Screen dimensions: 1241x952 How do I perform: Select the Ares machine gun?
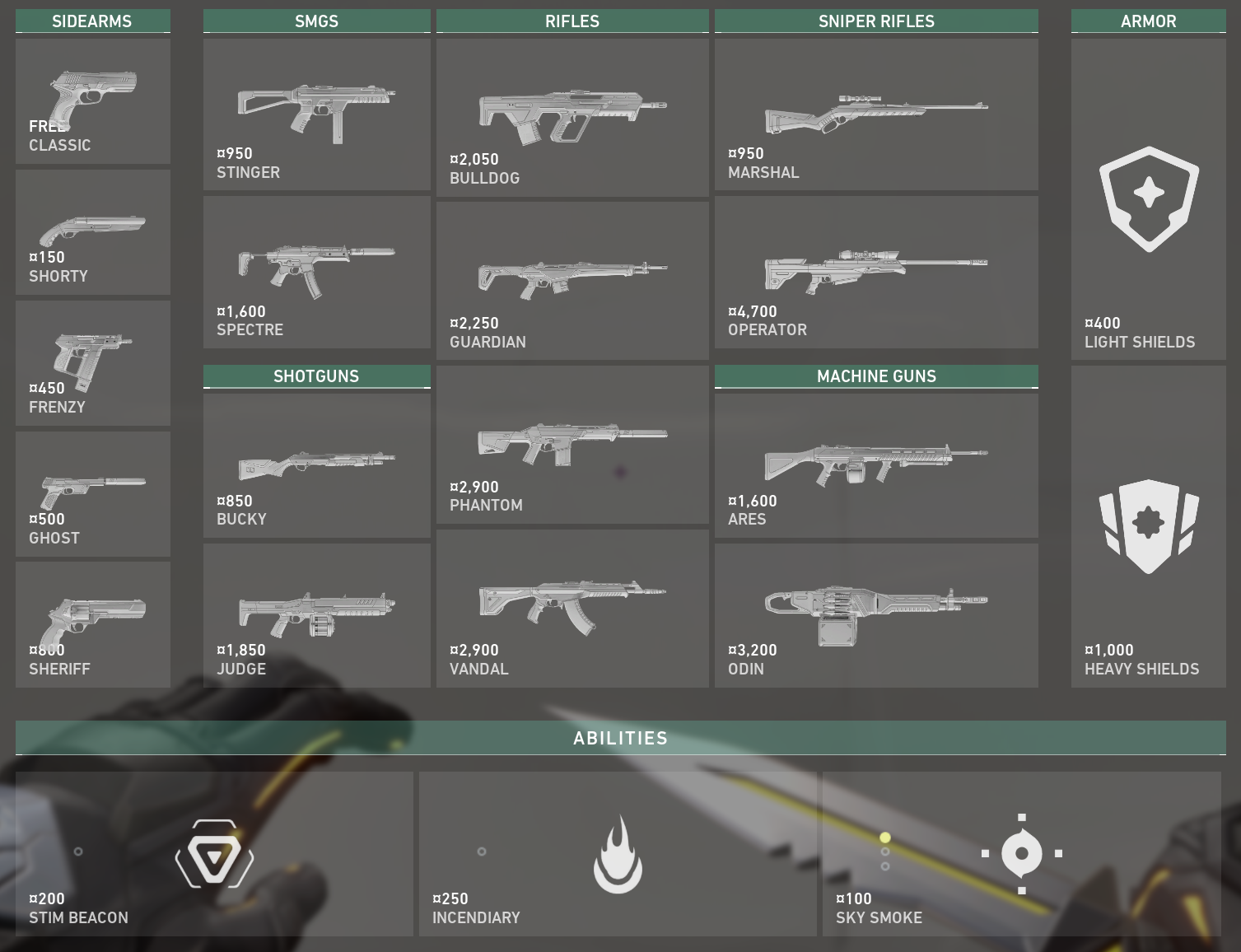click(x=876, y=465)
